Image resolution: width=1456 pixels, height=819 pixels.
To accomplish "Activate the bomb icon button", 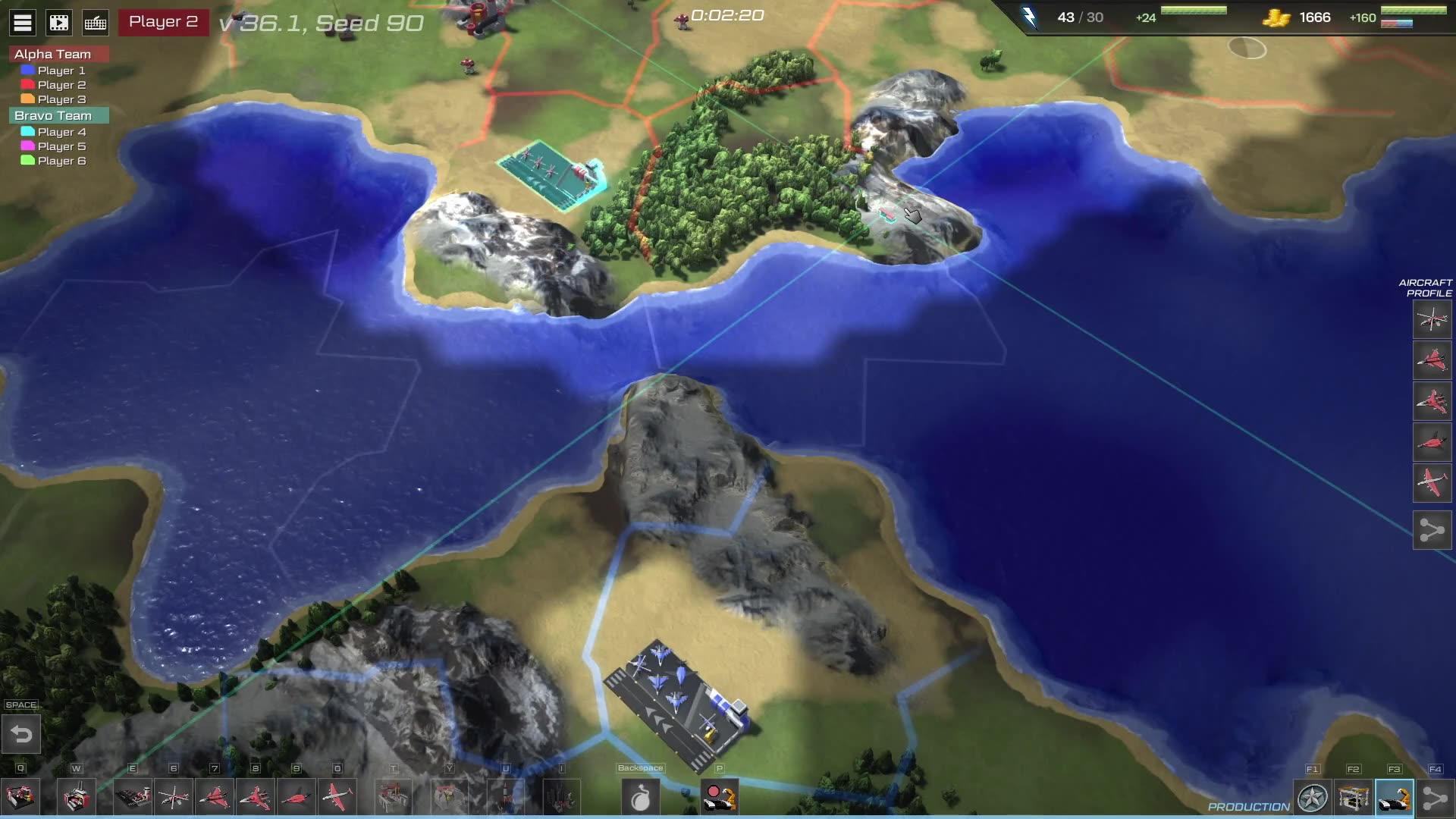I will coord(641,798).
